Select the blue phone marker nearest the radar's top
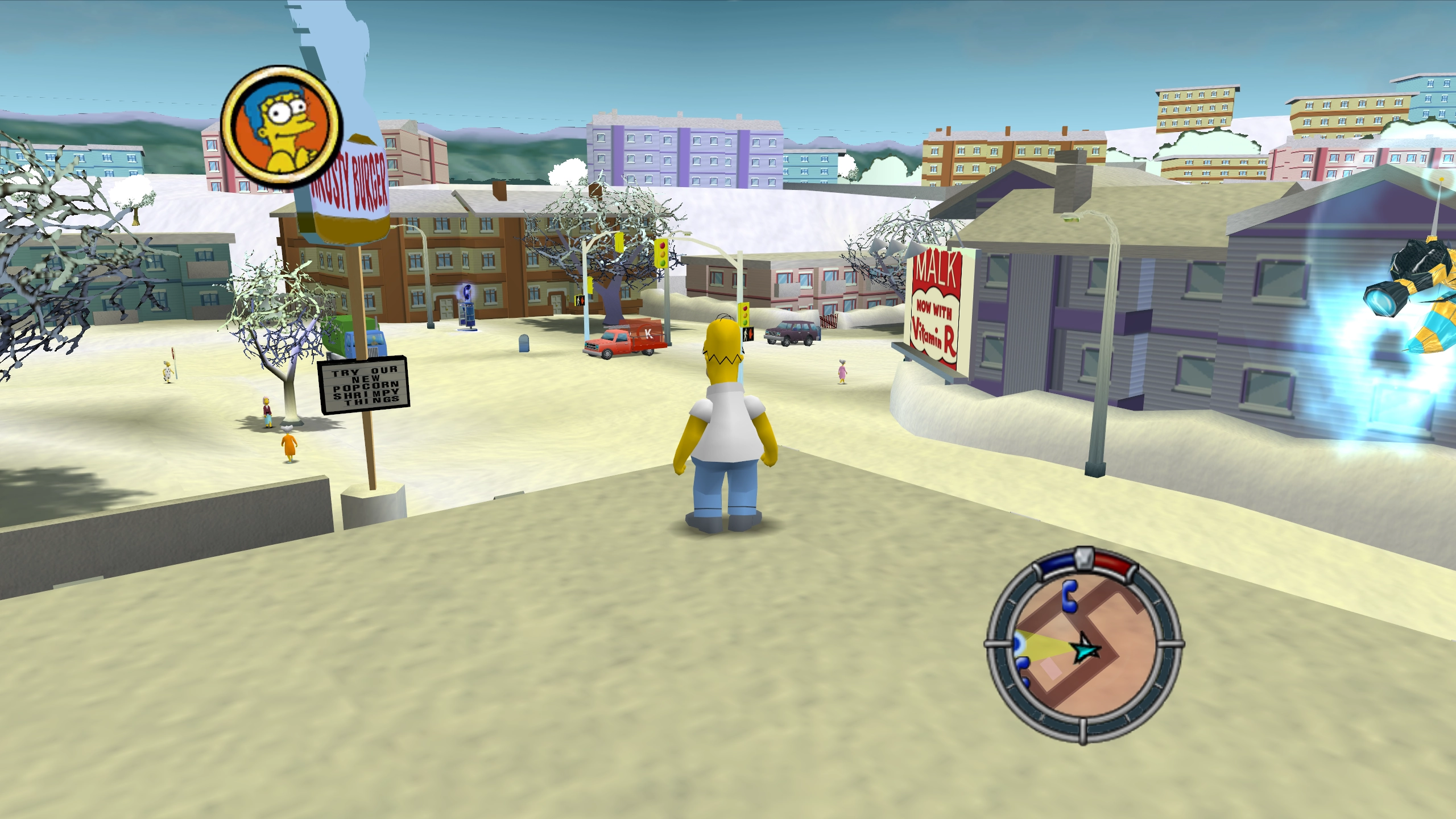The width and height of the screenshot is (1456, 819). click(1070, 596)
